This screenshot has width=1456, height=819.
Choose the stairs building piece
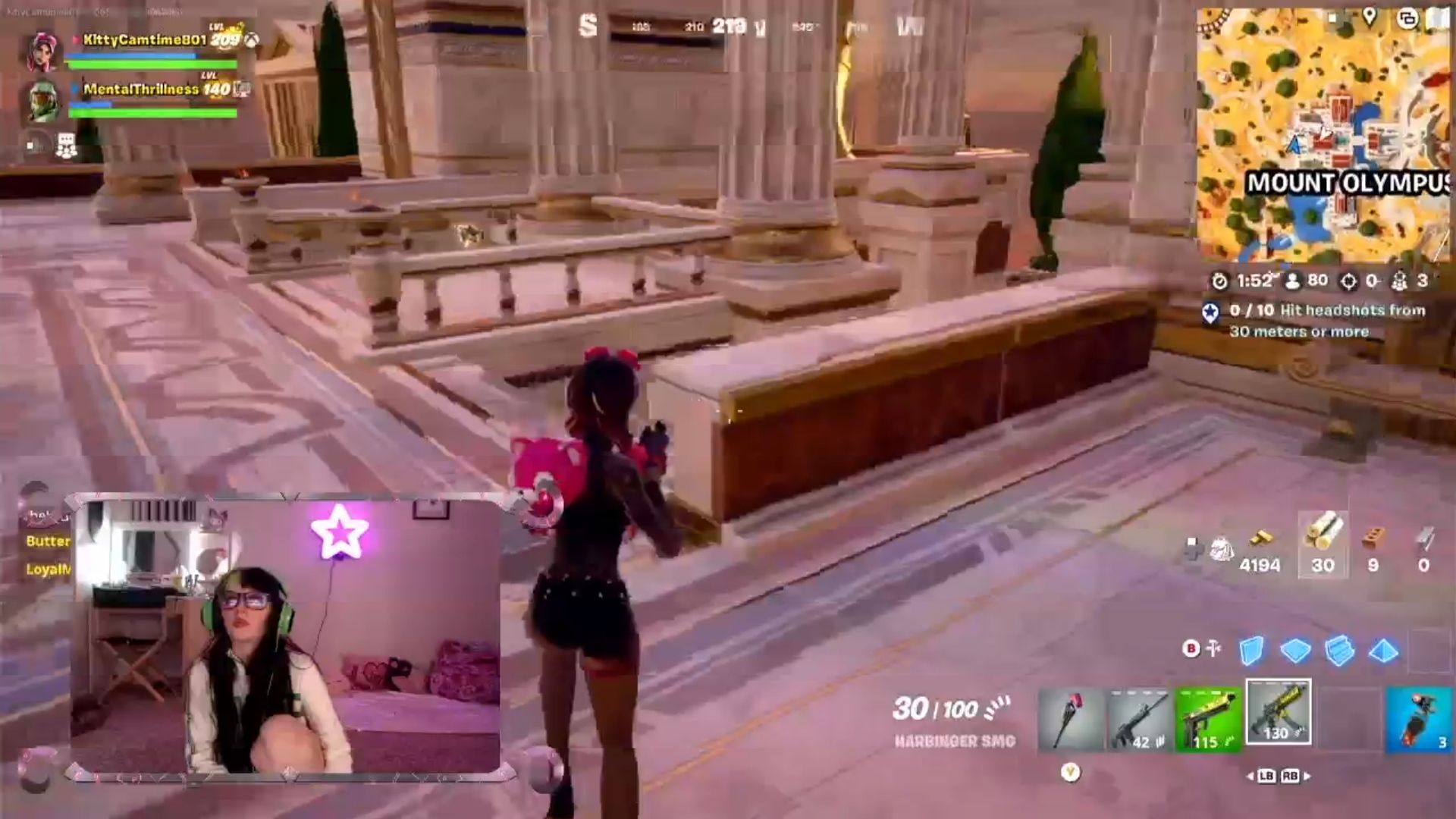[x=1339, y=651]
